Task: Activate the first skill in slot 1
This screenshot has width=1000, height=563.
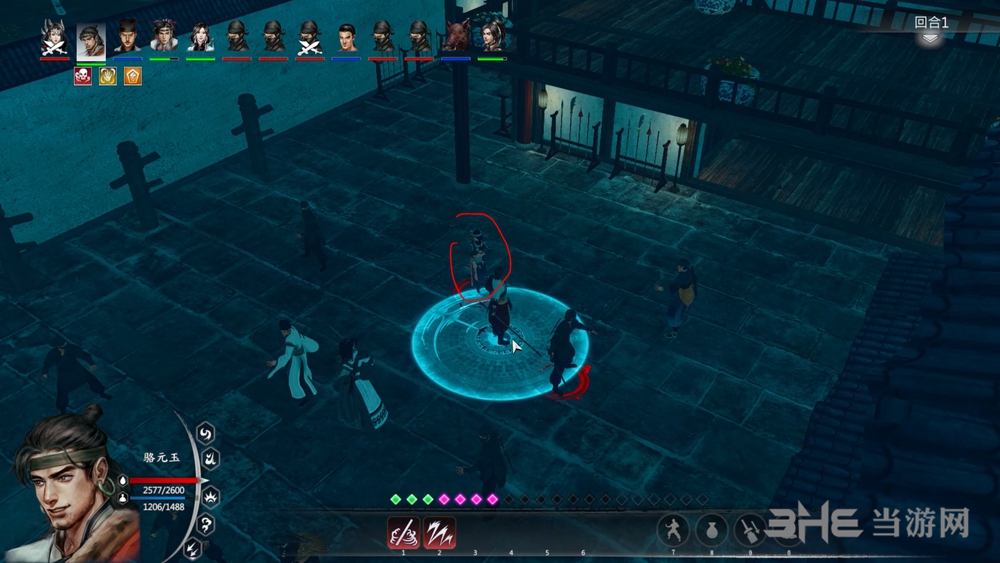Action: [403, 531]
